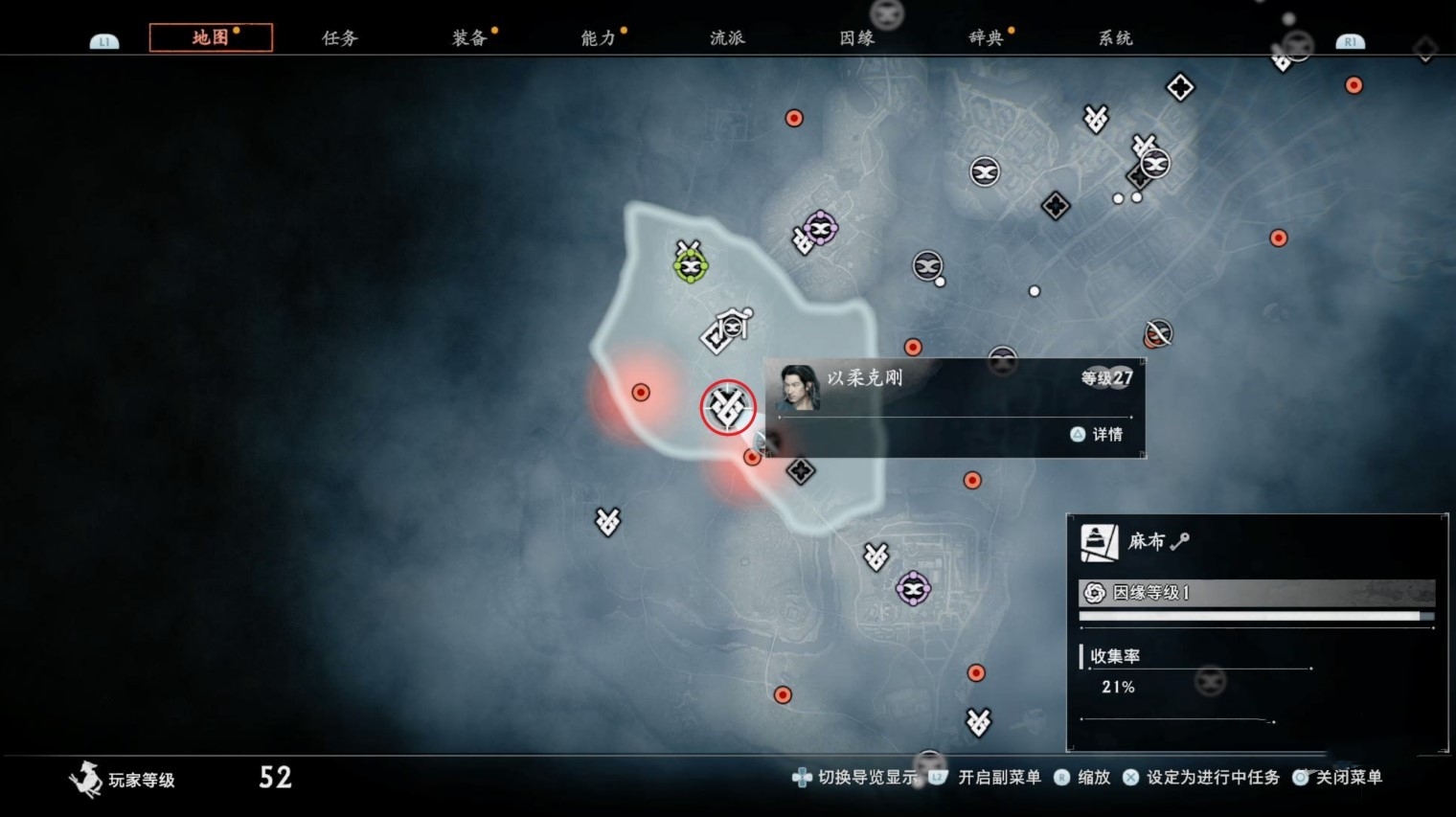Switch to the 地图 map tab

pos(211,37)
